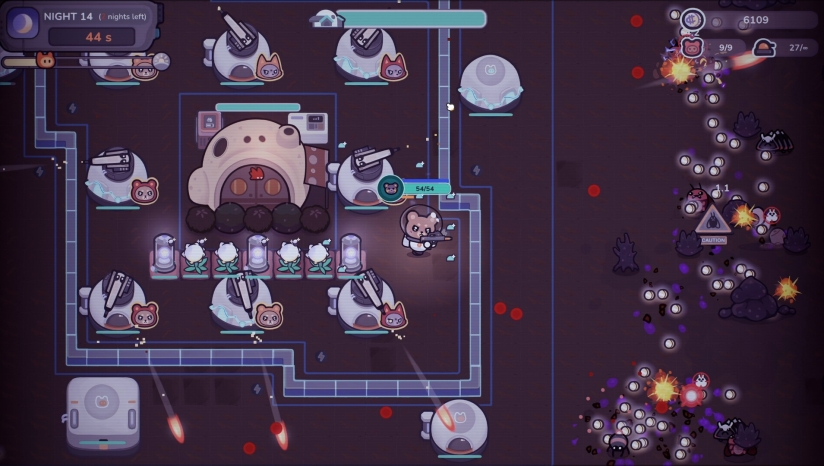Viewport: 824px width, 466px height.
Task: Select the pink pig population icon
Action: click(692, 47)
